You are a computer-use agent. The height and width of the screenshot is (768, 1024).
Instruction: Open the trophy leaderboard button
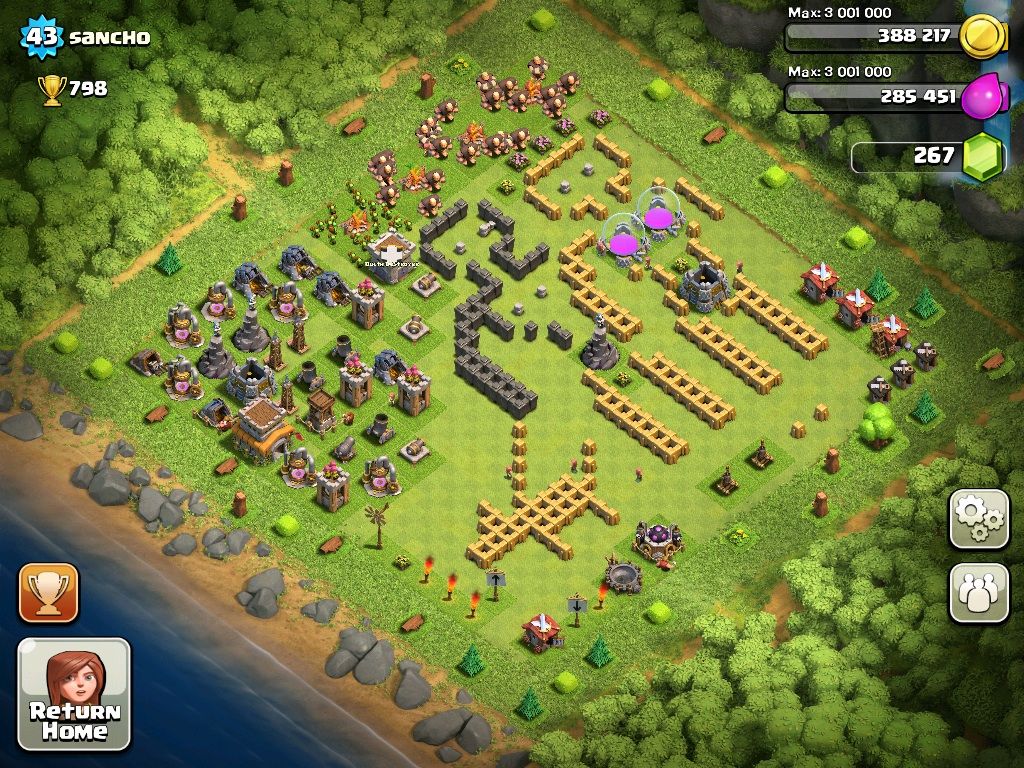[x=48, y=592]
